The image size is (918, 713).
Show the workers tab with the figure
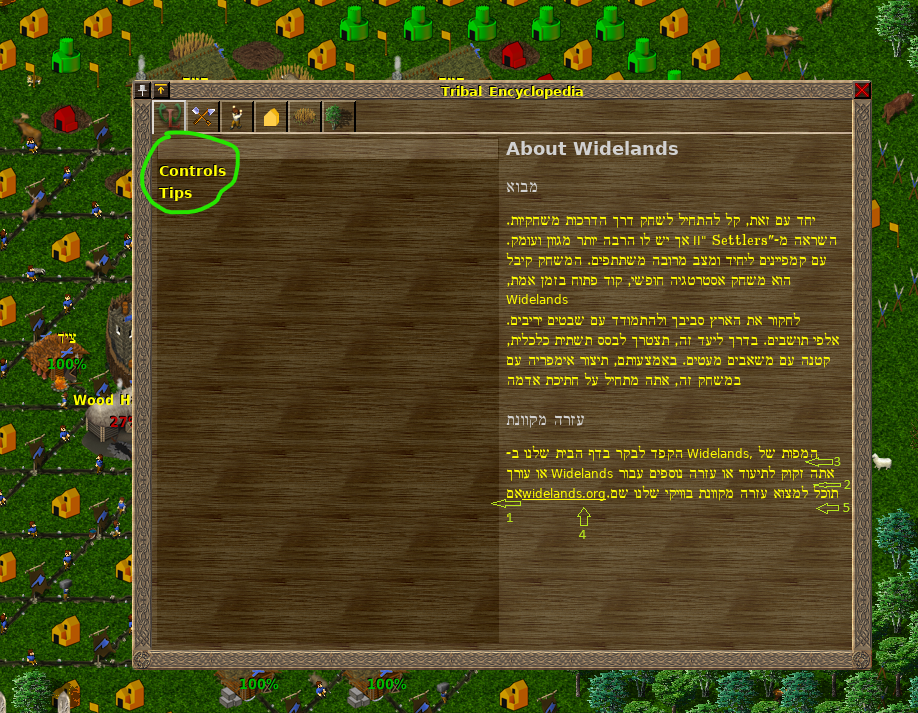tap(237, 117)
